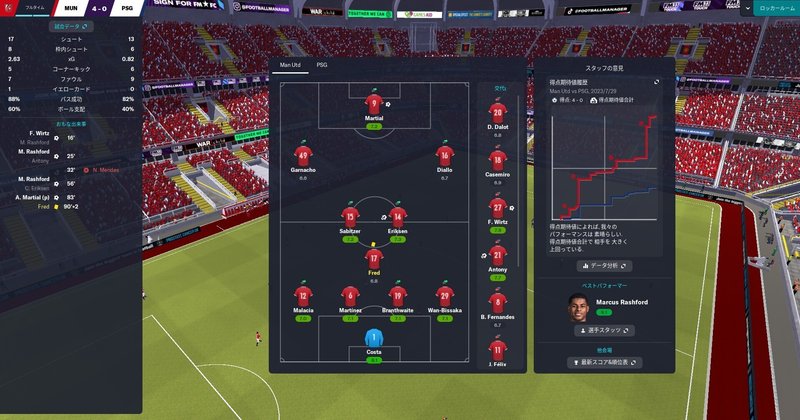
Task: Click Fred's number 17 shirt
Action: click(x=373, y=257)
